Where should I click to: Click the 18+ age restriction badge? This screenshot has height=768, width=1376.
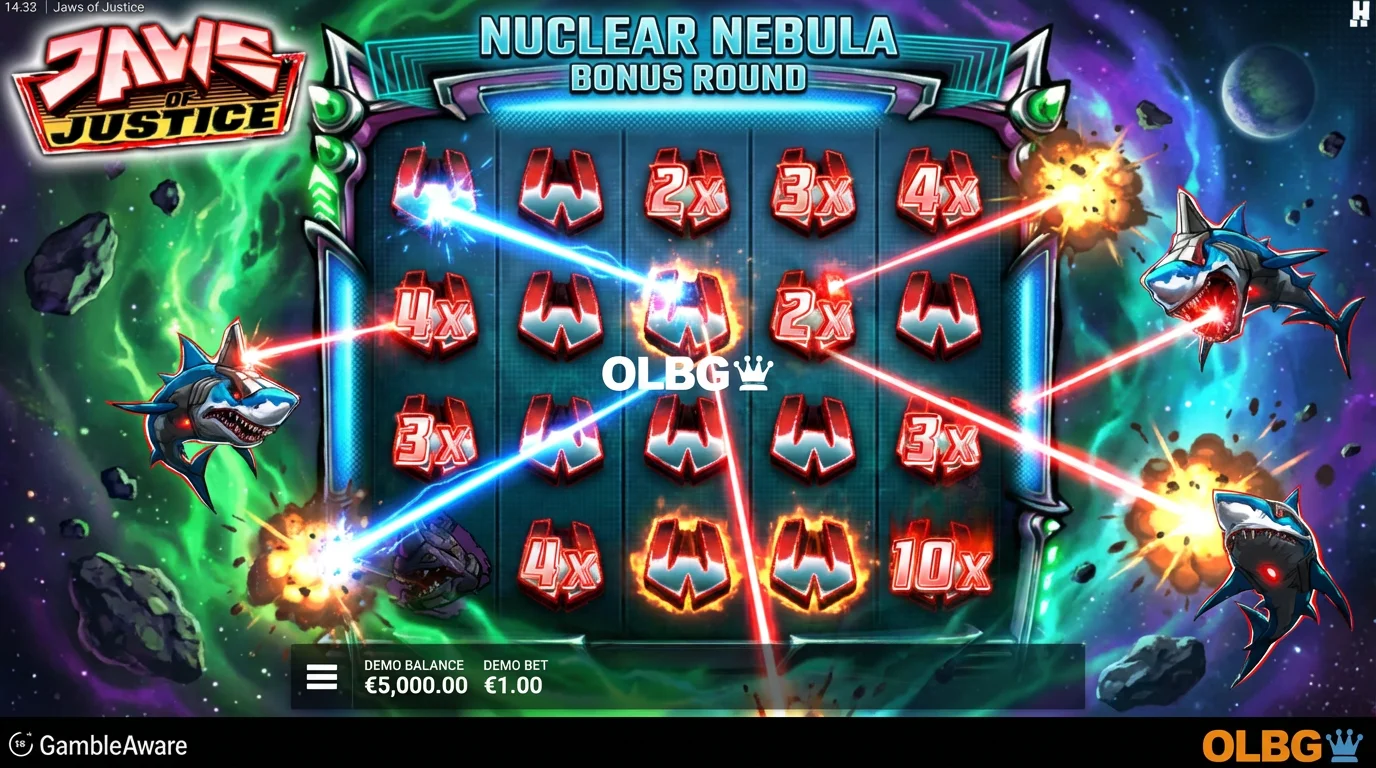click(x=22, y=744)
